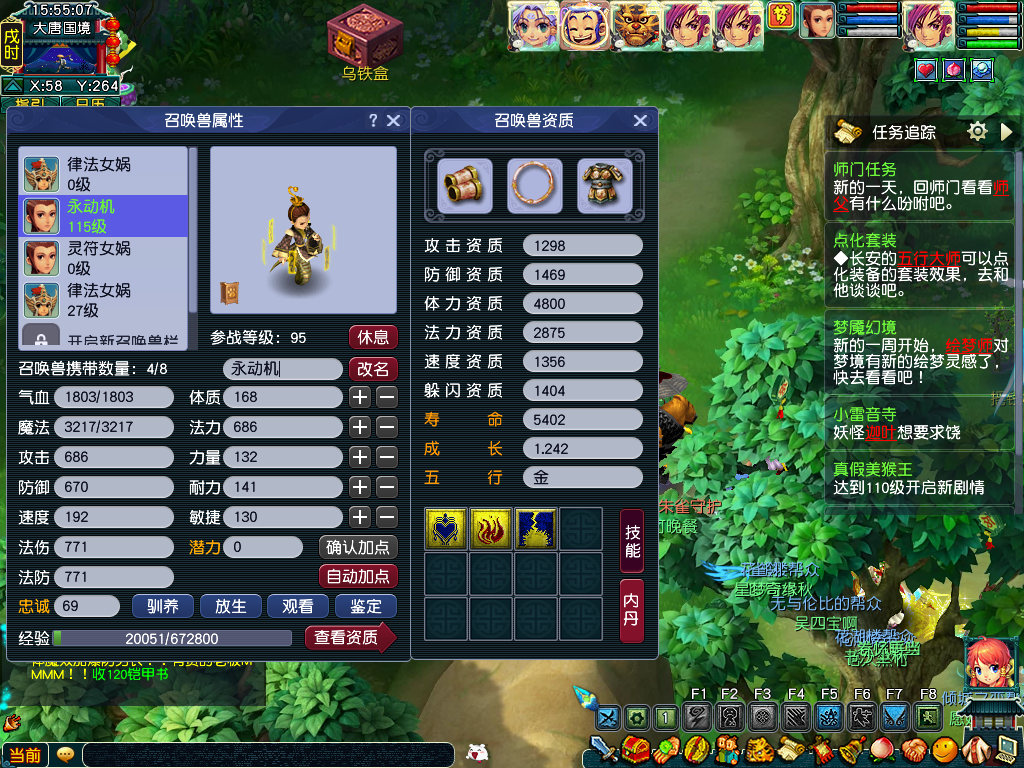The width and height of the screenshot is (1024, 768).
Task: Toggle the 查看资质 aptitude button
Action: [348, 637]
